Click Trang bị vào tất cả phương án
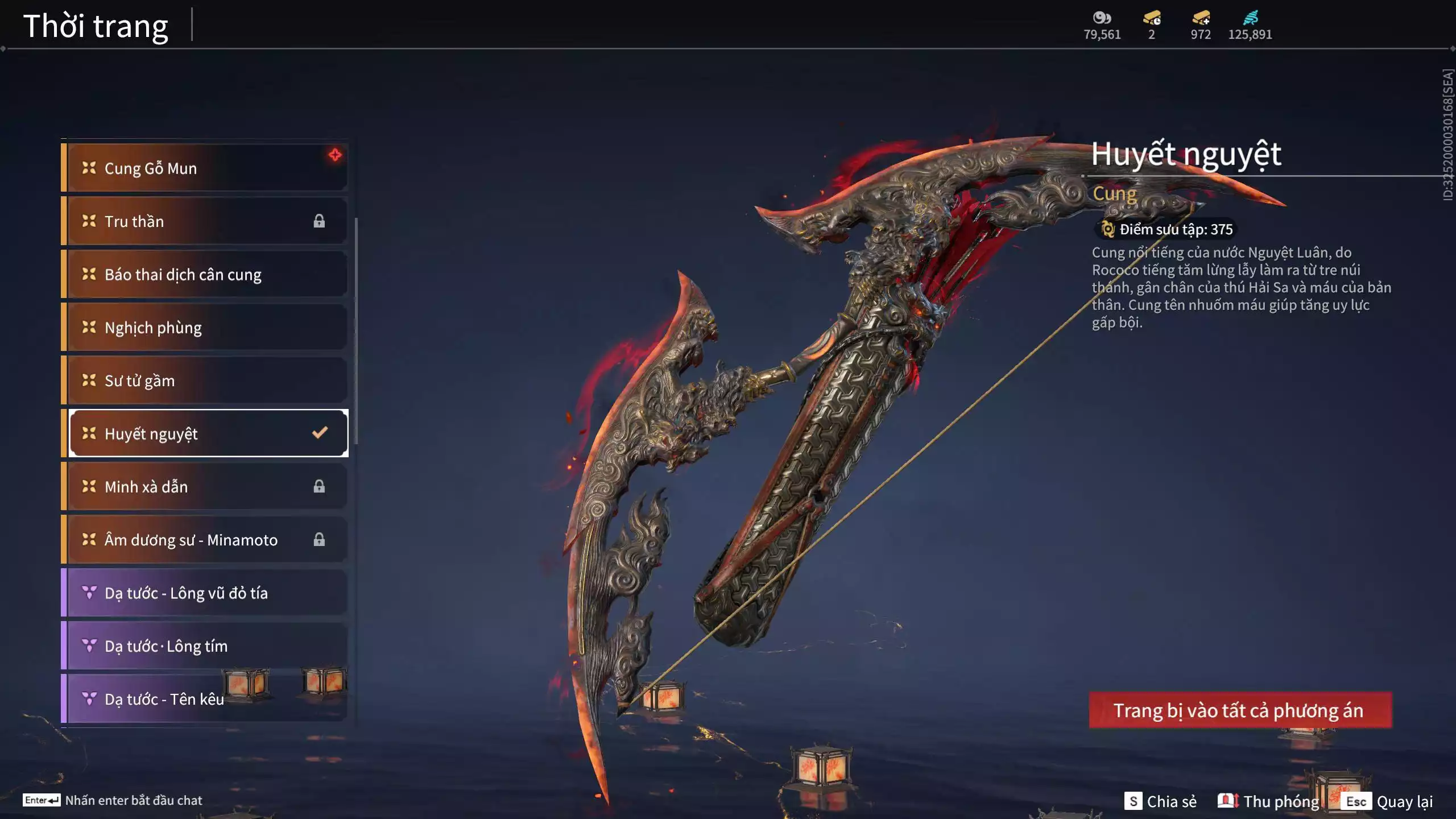This screenshot has height=819, width=1456. (1240, 710)
